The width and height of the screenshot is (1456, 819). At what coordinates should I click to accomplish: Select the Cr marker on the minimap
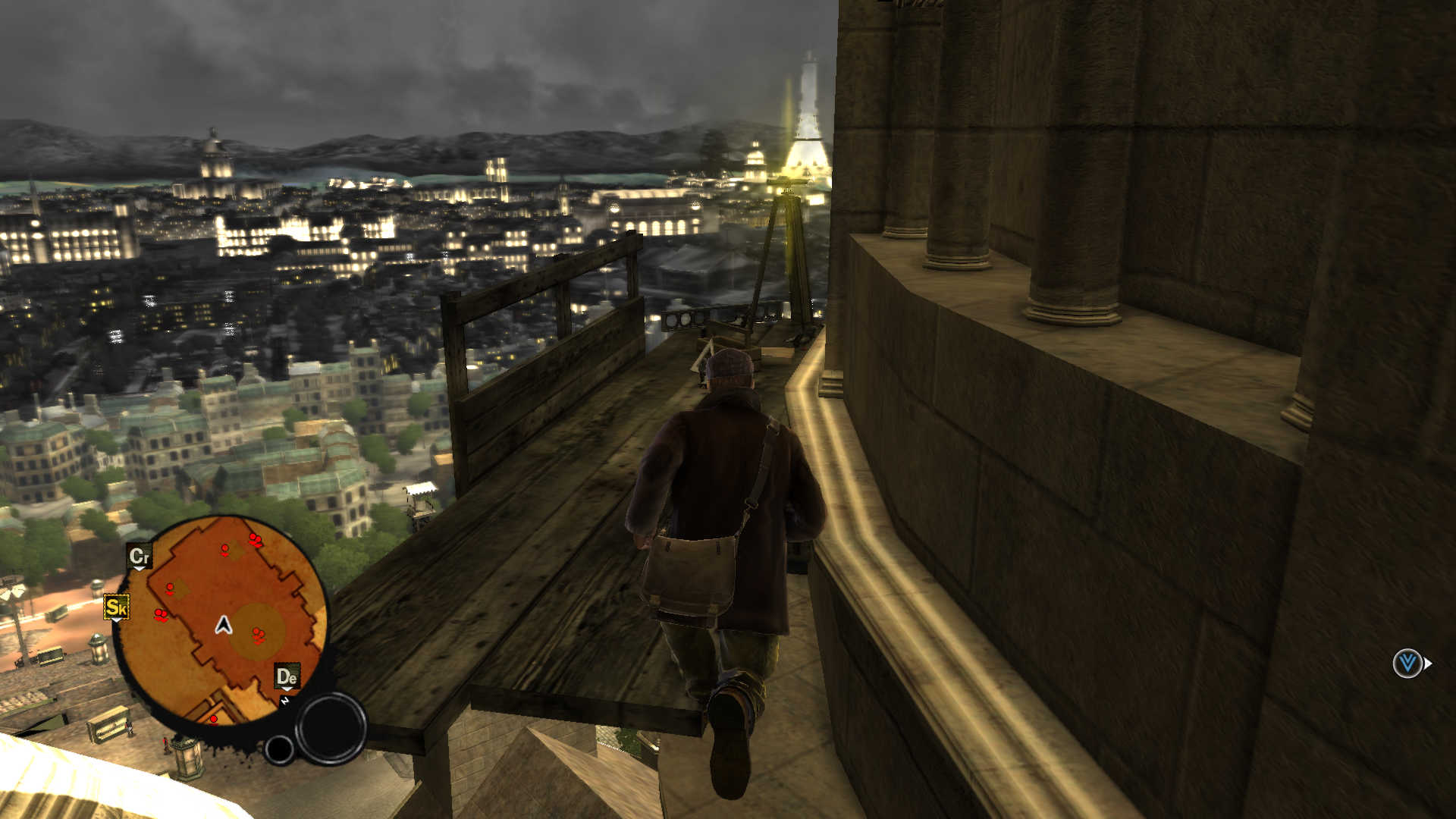click(140, 557)
